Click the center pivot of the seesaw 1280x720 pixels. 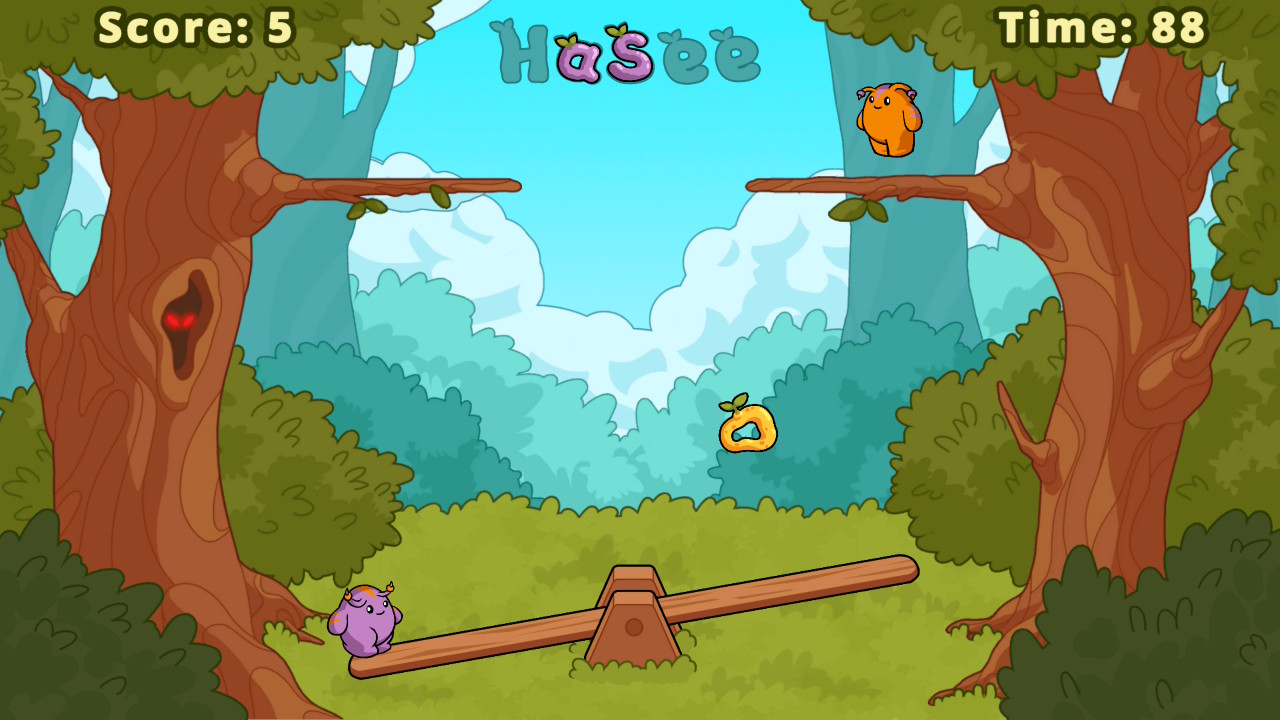point(636,627)
